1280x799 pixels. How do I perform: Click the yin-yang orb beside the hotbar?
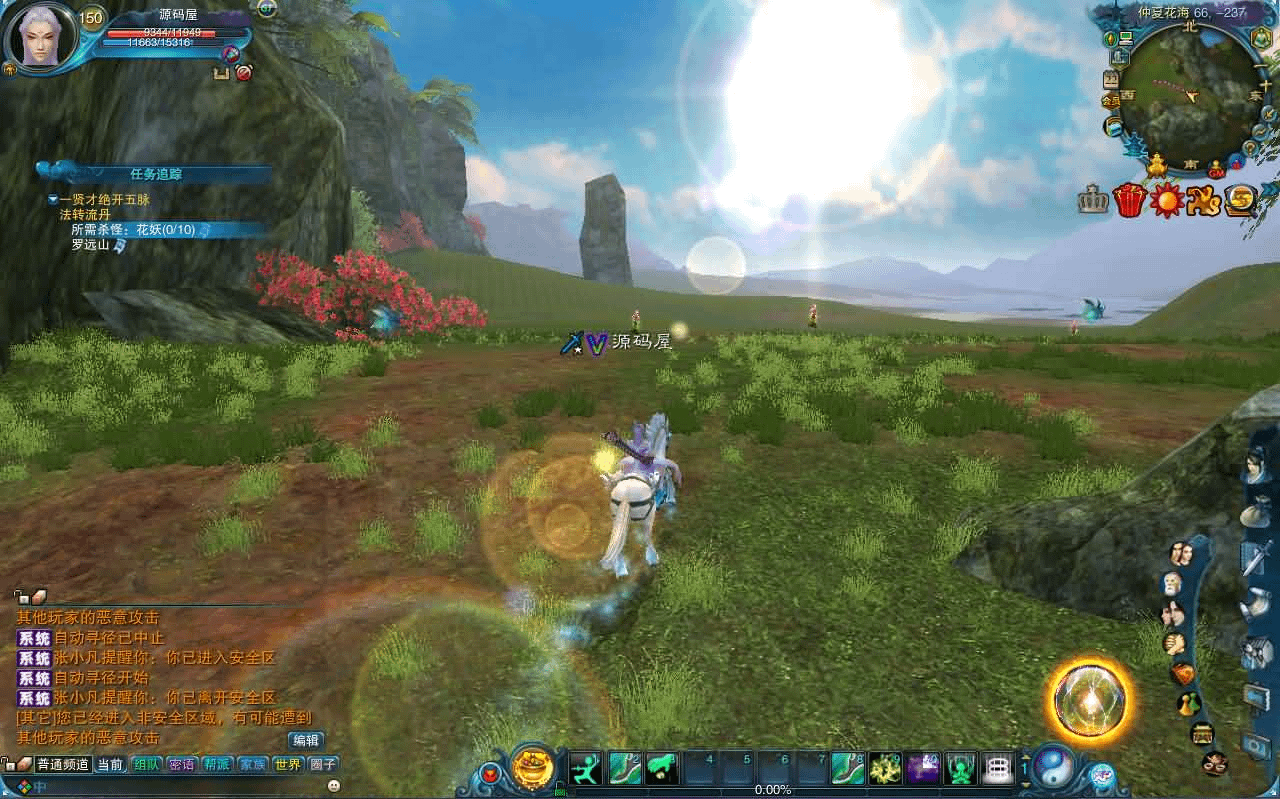(1053, 768)
